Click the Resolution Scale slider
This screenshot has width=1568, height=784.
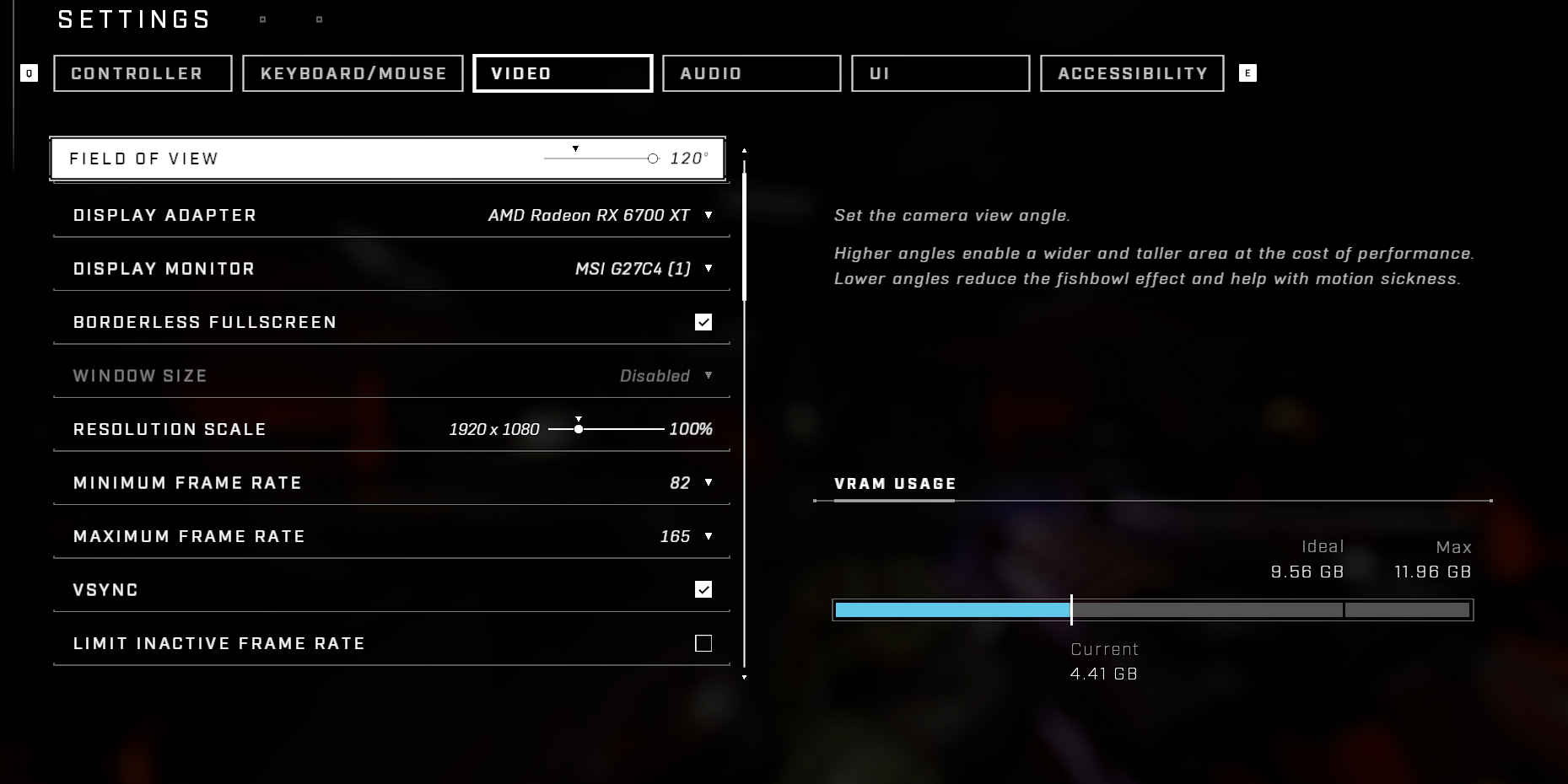pos(606,429)
